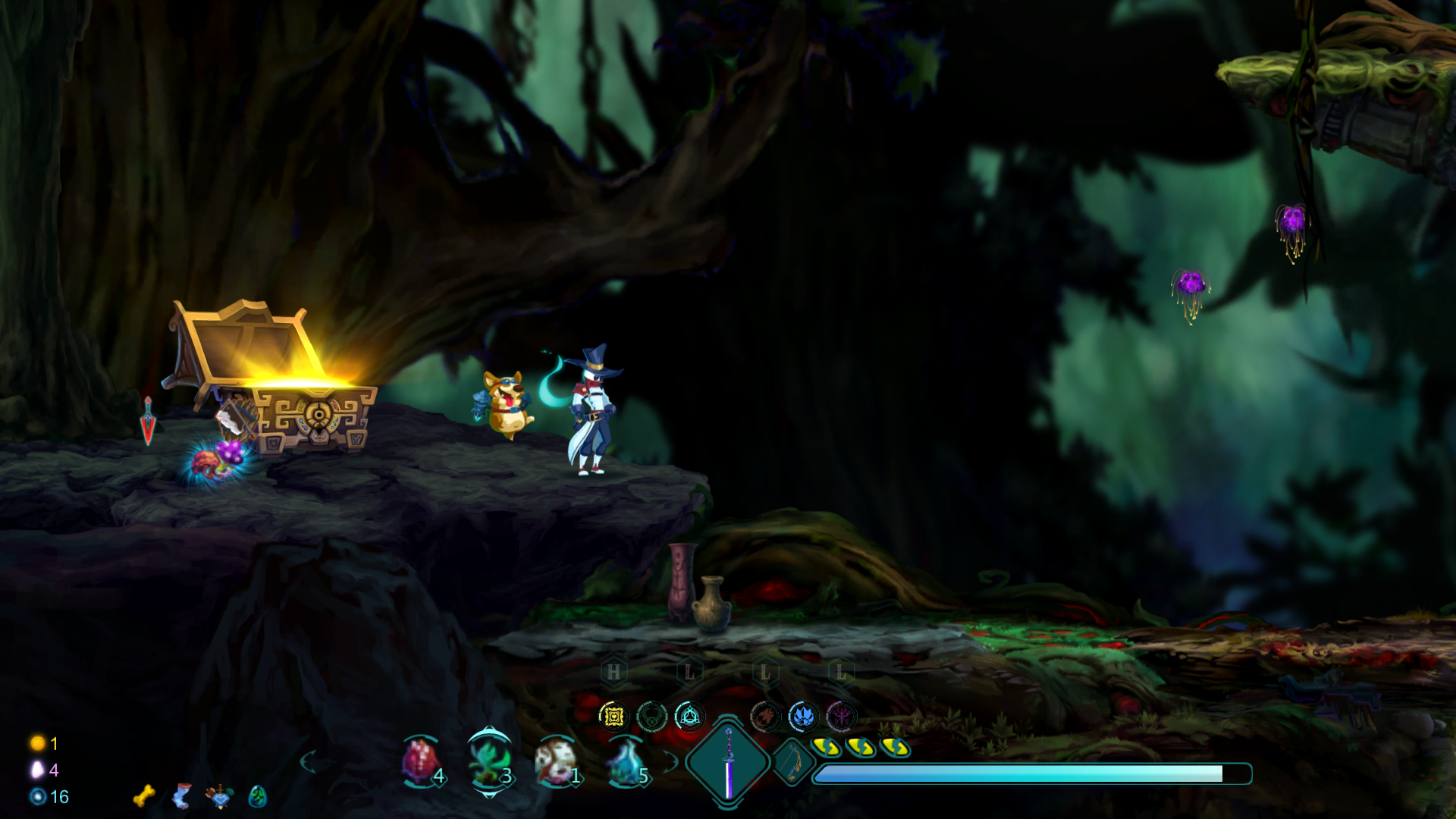This screenshot has height=819, width=1456.
Task: Choose the green plant consumable slot
Action: 488,762
